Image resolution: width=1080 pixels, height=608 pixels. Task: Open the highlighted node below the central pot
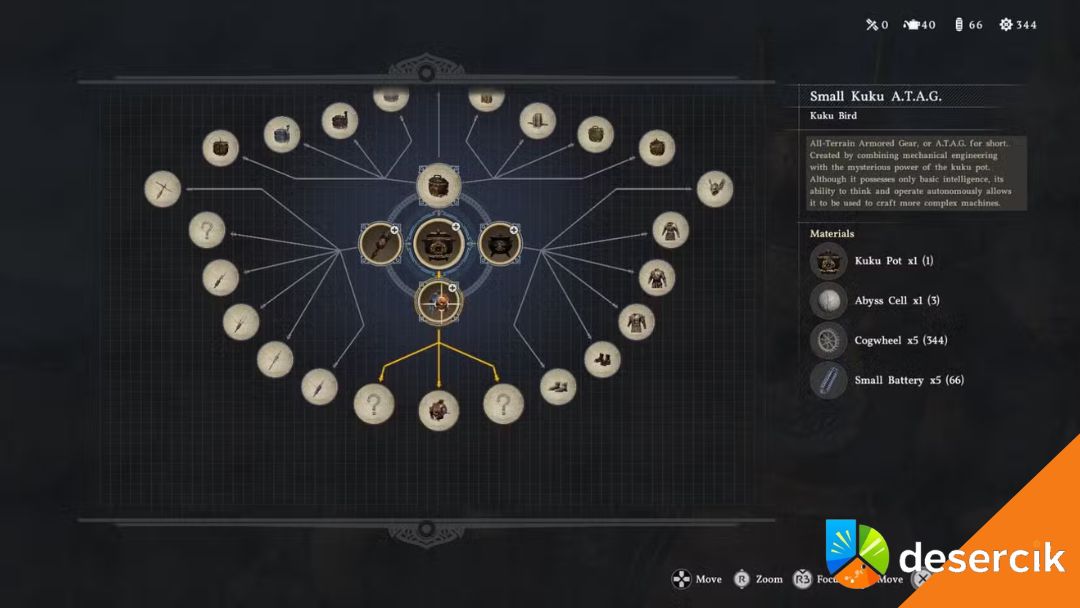click(439, 301)
